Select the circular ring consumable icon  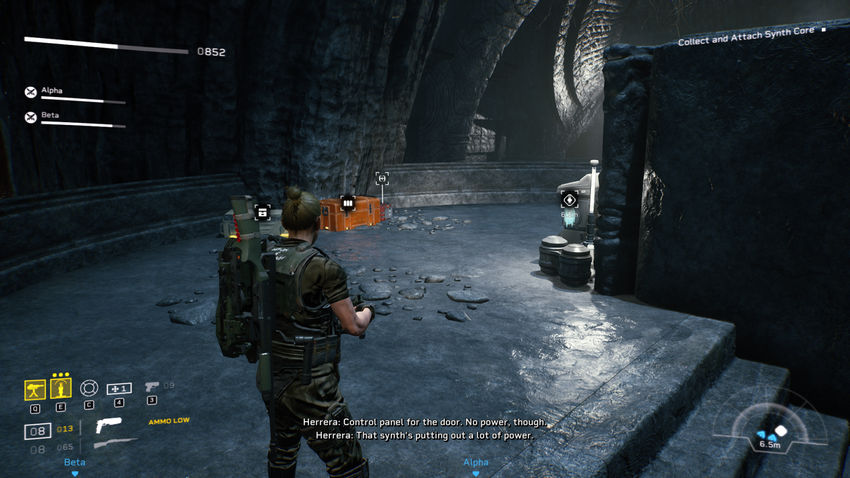(x=89, y=388)
